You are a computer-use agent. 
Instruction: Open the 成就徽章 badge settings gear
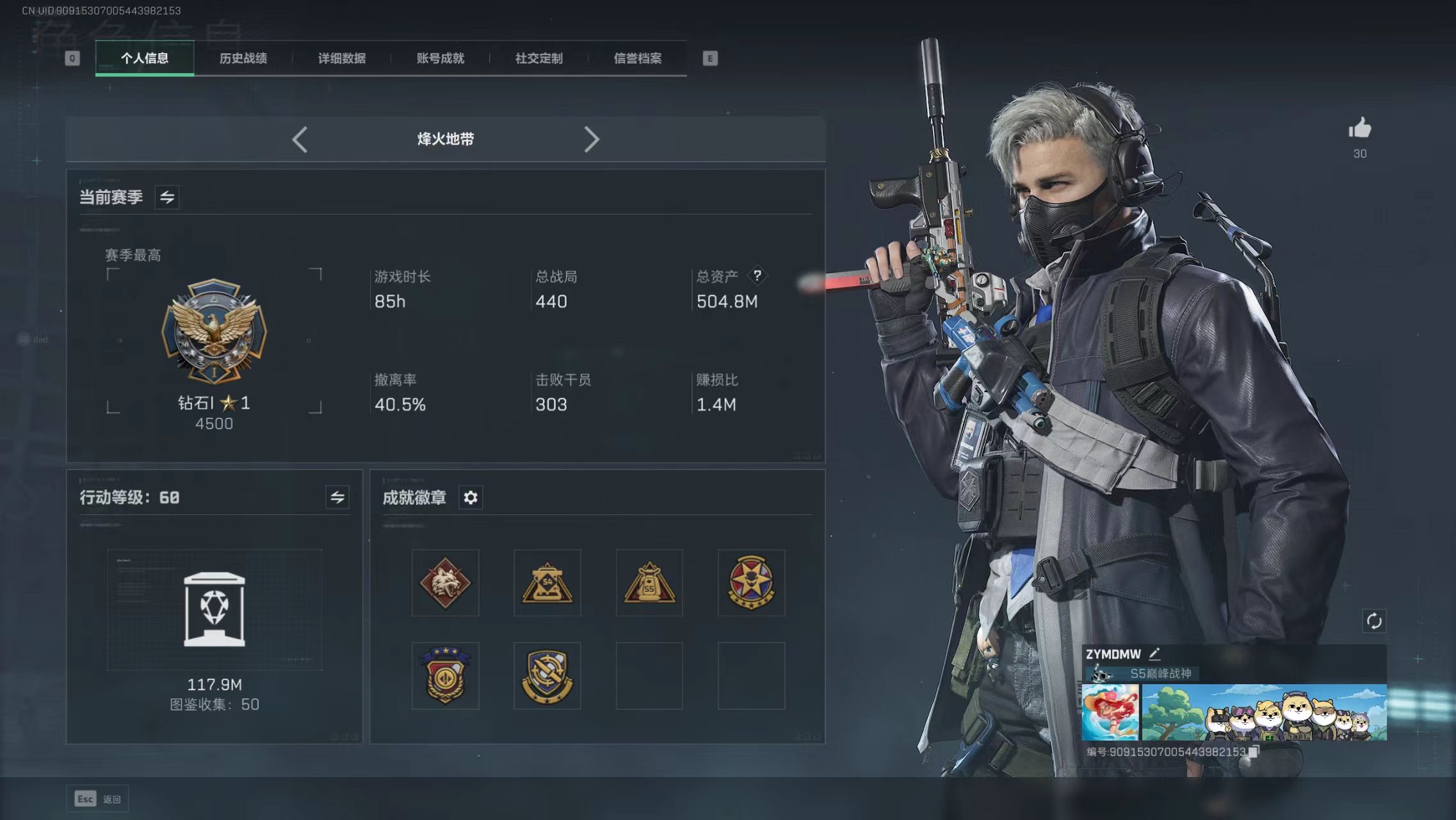tap(471, 498)
